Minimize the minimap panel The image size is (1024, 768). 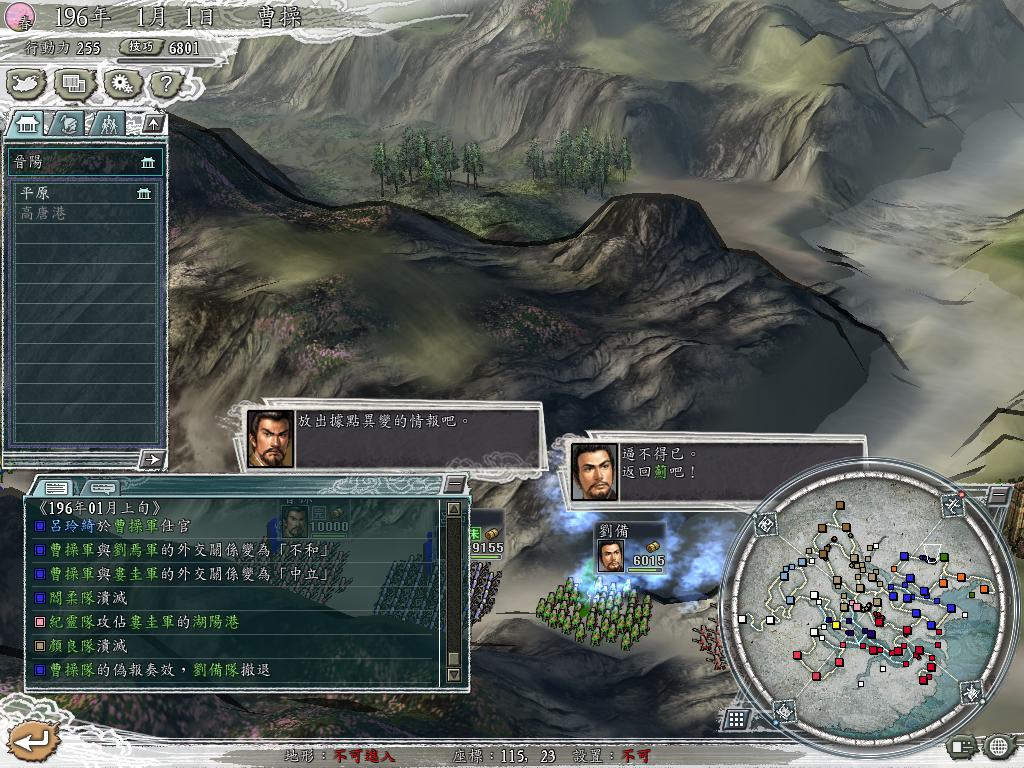(x=997, y=495)
